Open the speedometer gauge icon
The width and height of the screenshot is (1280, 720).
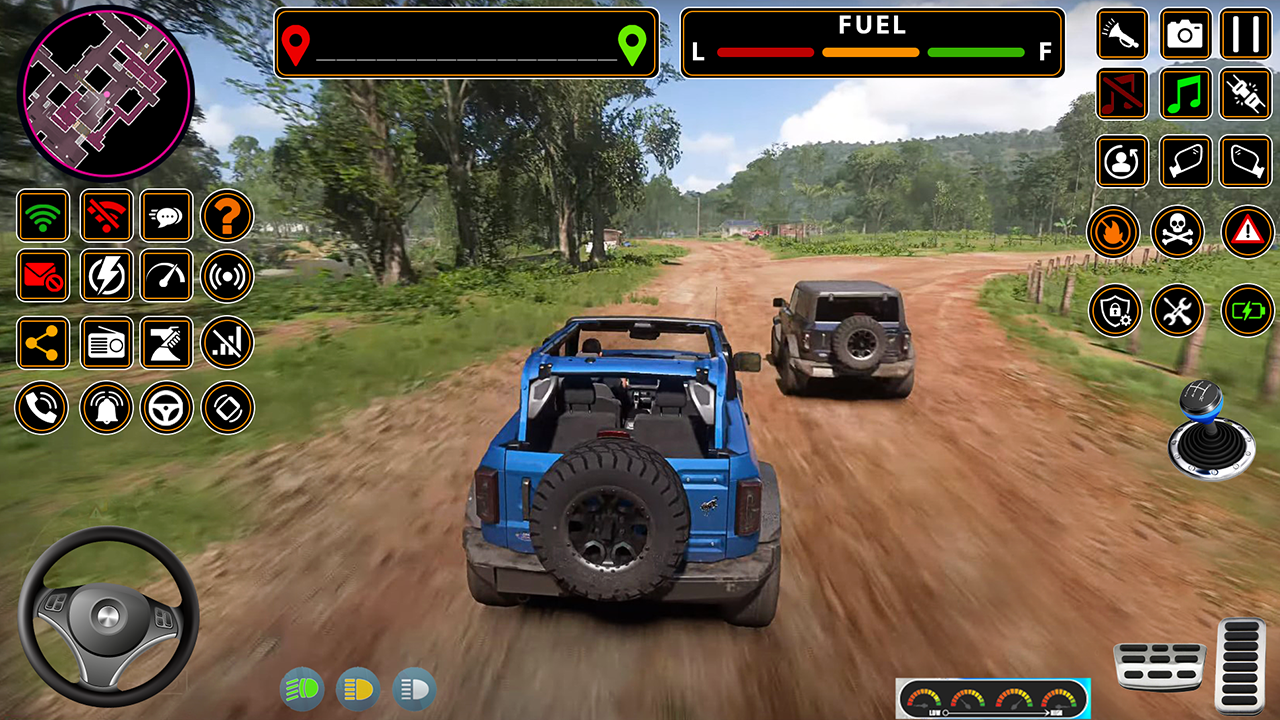click(x=166, y=277)
